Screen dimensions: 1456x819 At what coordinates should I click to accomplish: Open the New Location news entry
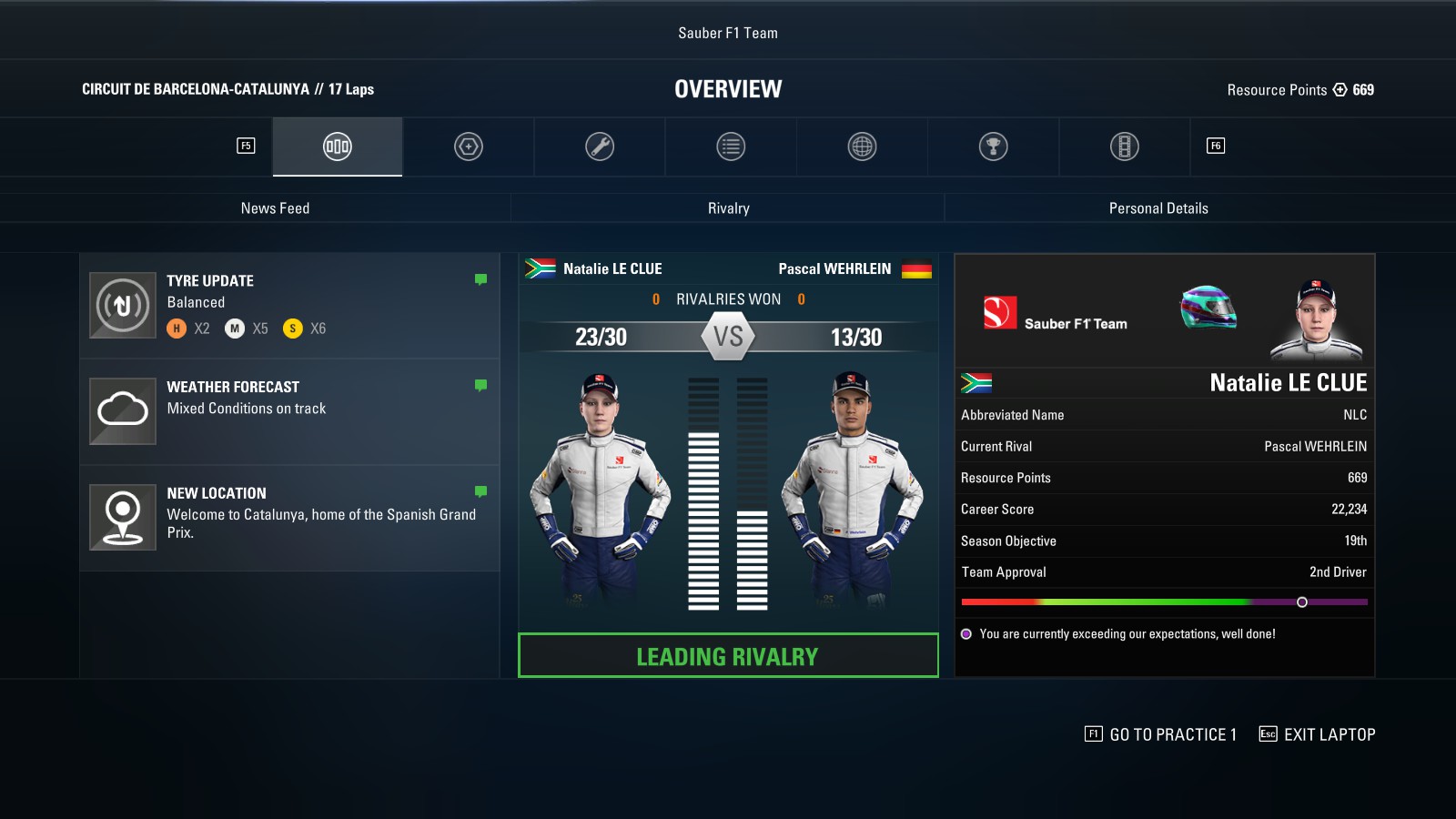(x=289, y=517)
